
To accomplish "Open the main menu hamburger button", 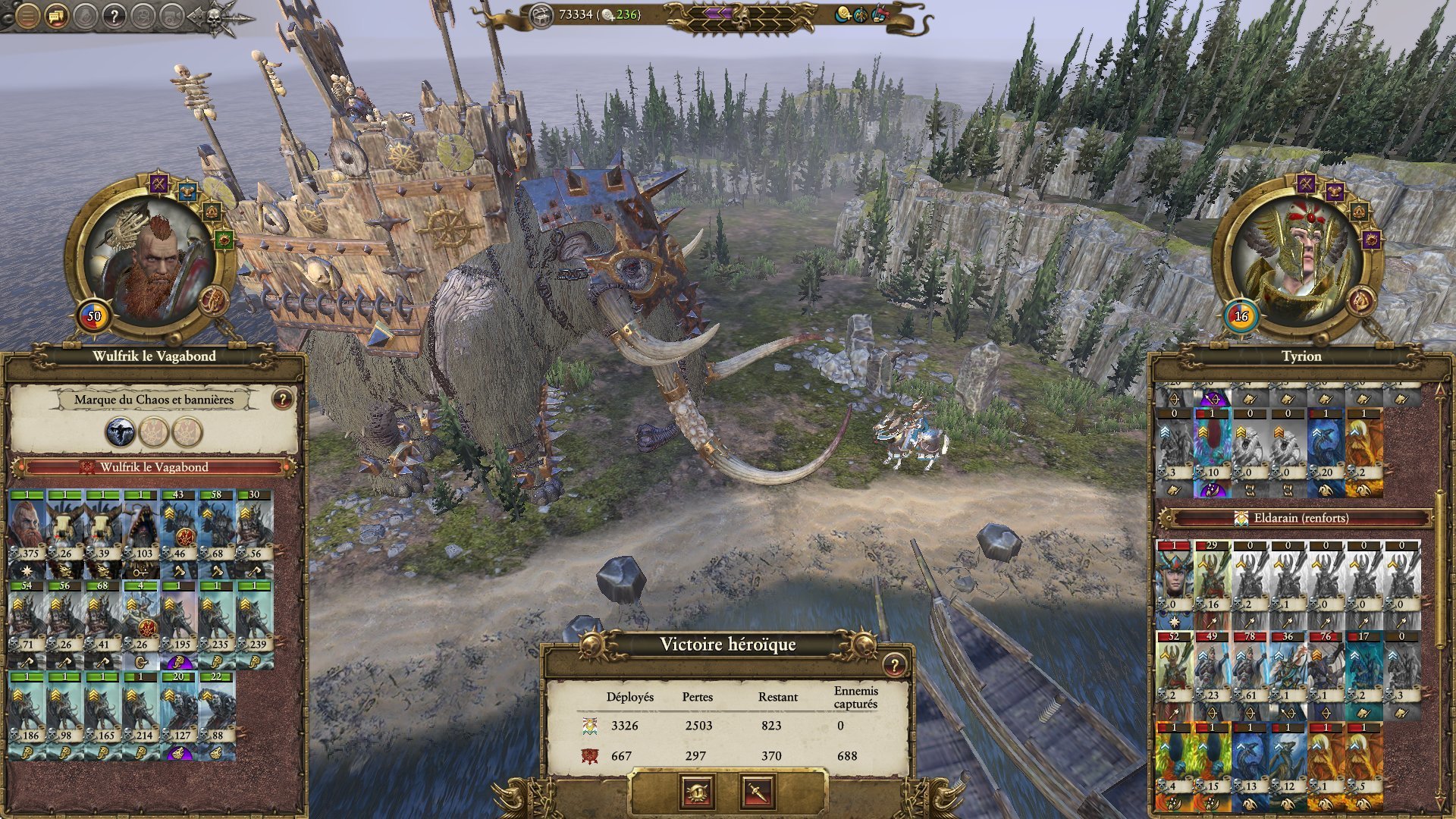I will pyautogui.click(x=27, y=15).
